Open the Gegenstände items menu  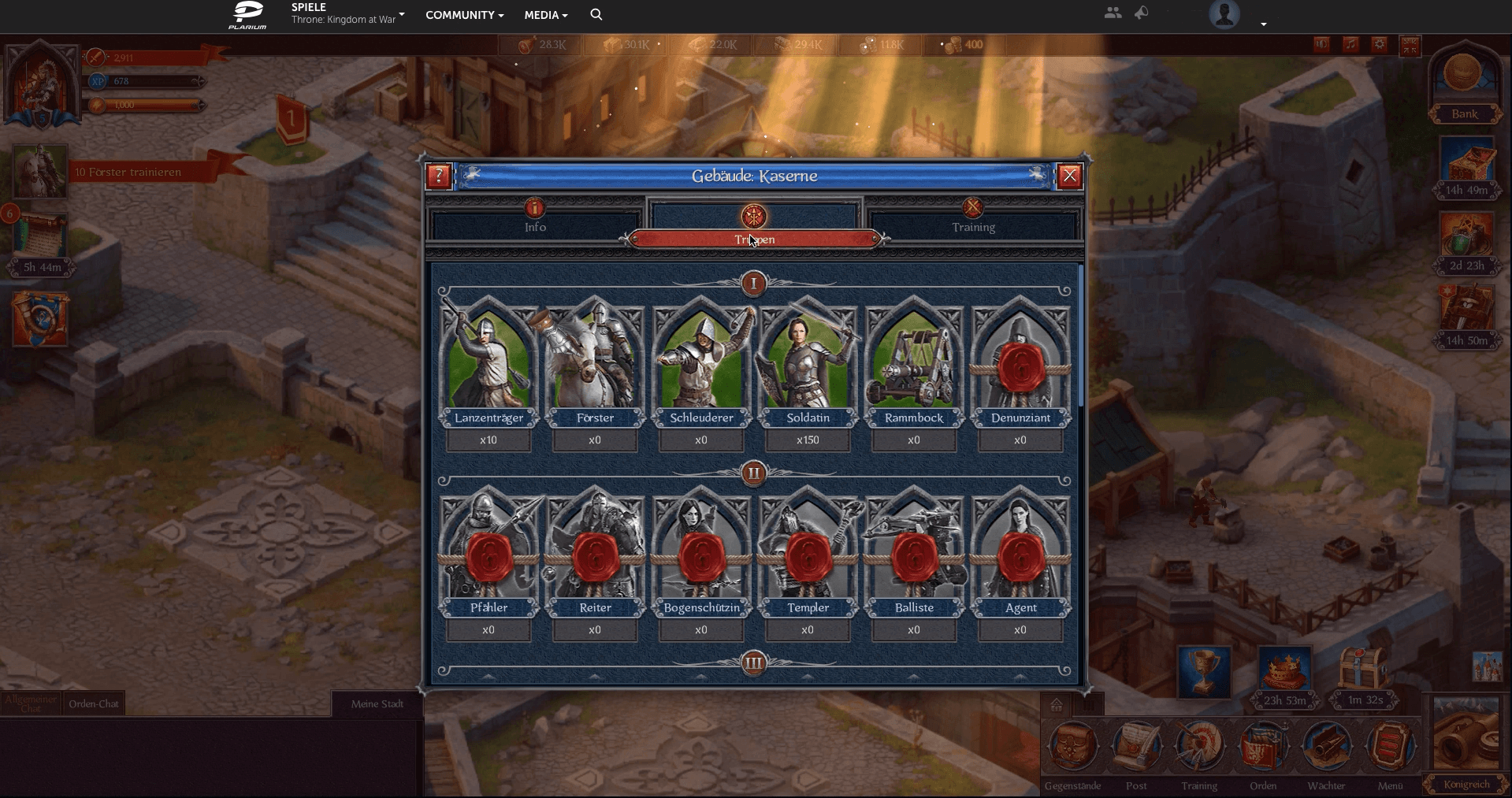pos(1072,748)
